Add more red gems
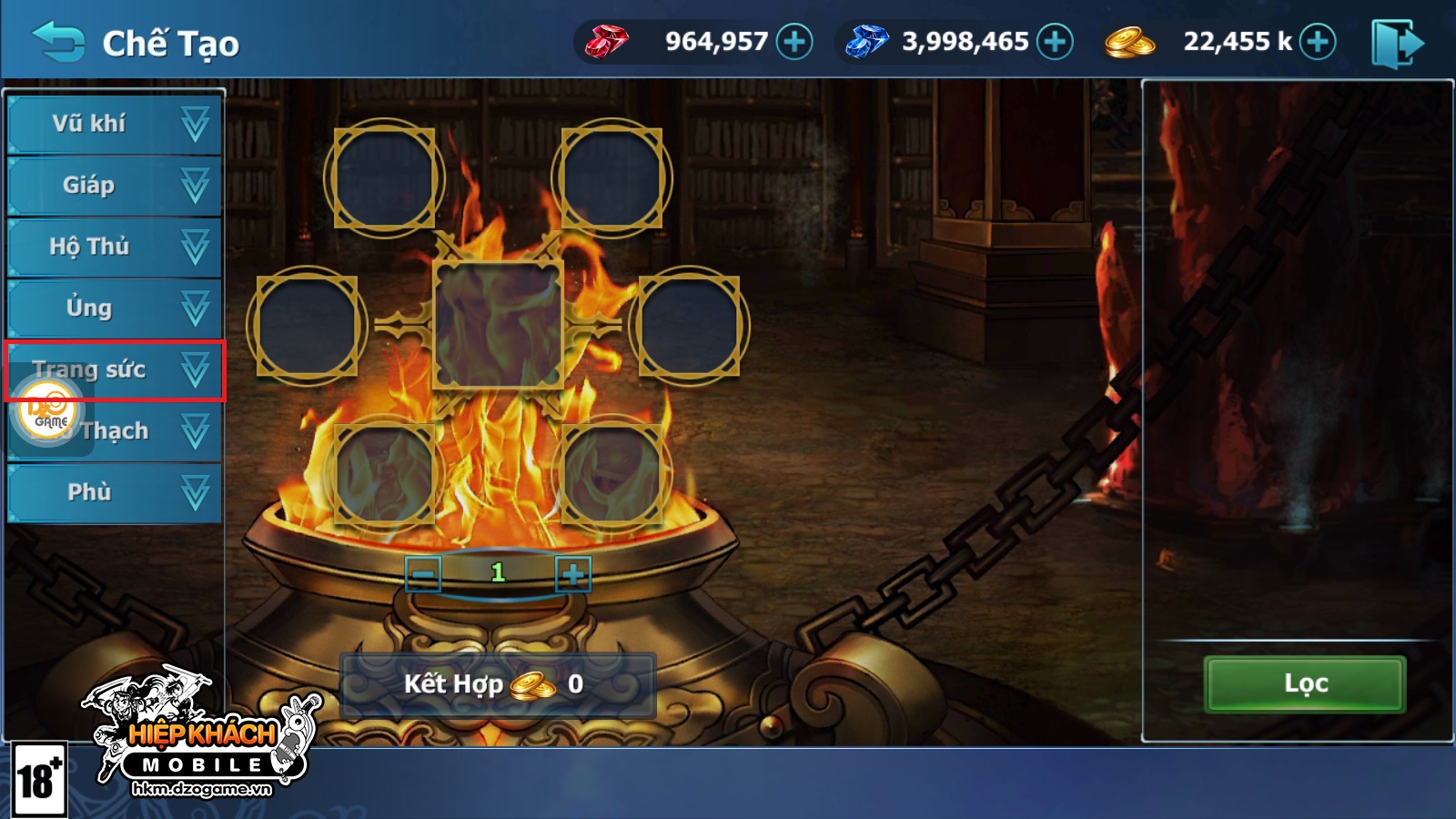1456x819 pixels. click(794, 42)
